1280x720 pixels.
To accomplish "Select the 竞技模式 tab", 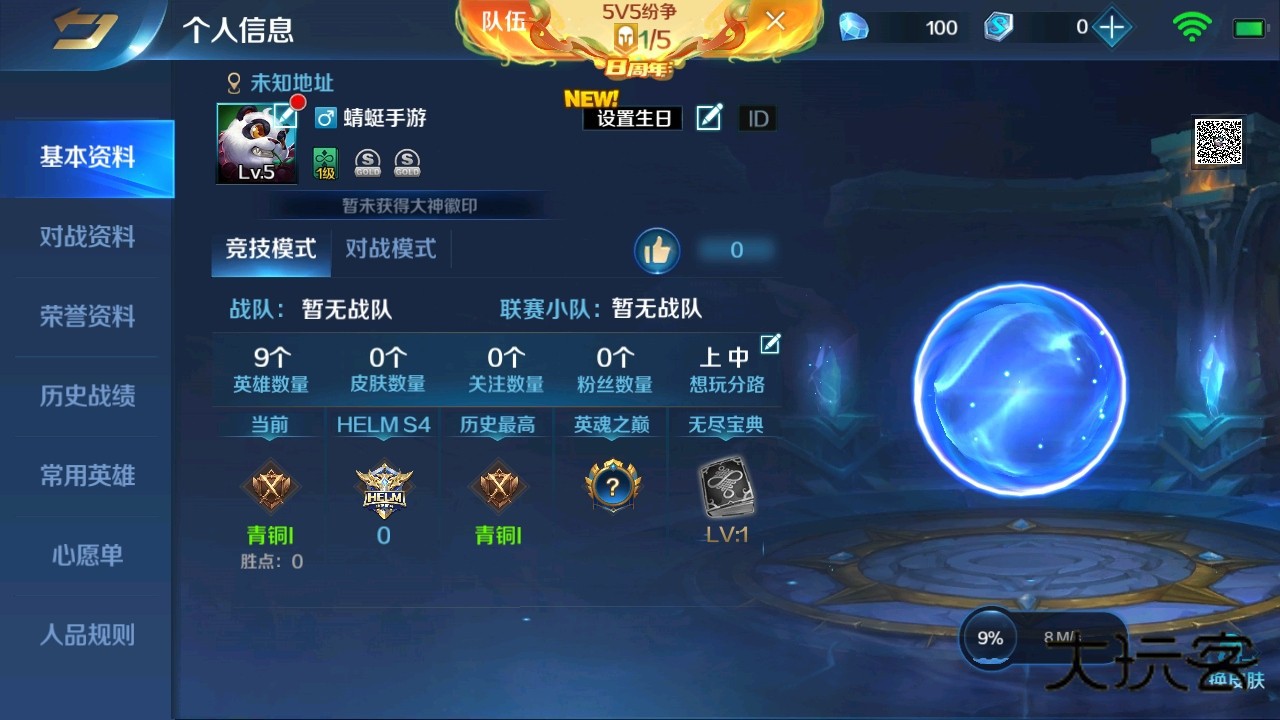I will coord(269,250).
